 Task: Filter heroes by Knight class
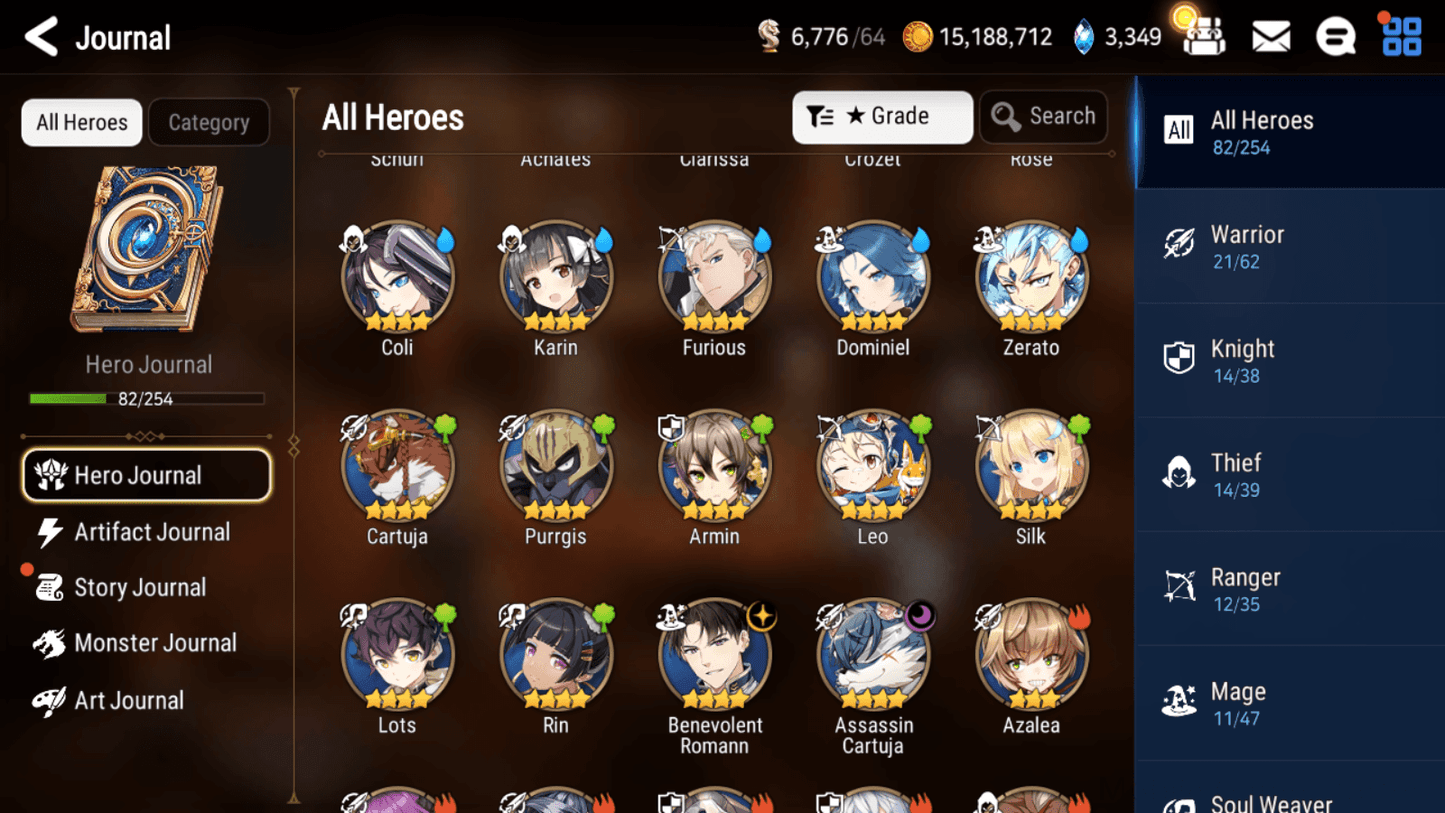coord(1290,358)
